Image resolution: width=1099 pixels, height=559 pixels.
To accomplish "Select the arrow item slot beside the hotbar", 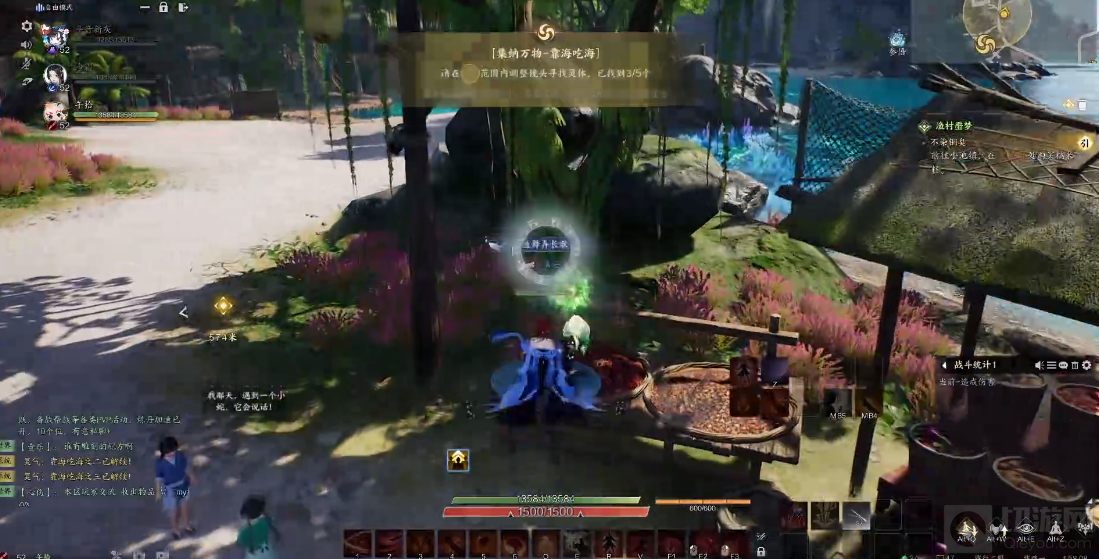I will pos(856,514).
